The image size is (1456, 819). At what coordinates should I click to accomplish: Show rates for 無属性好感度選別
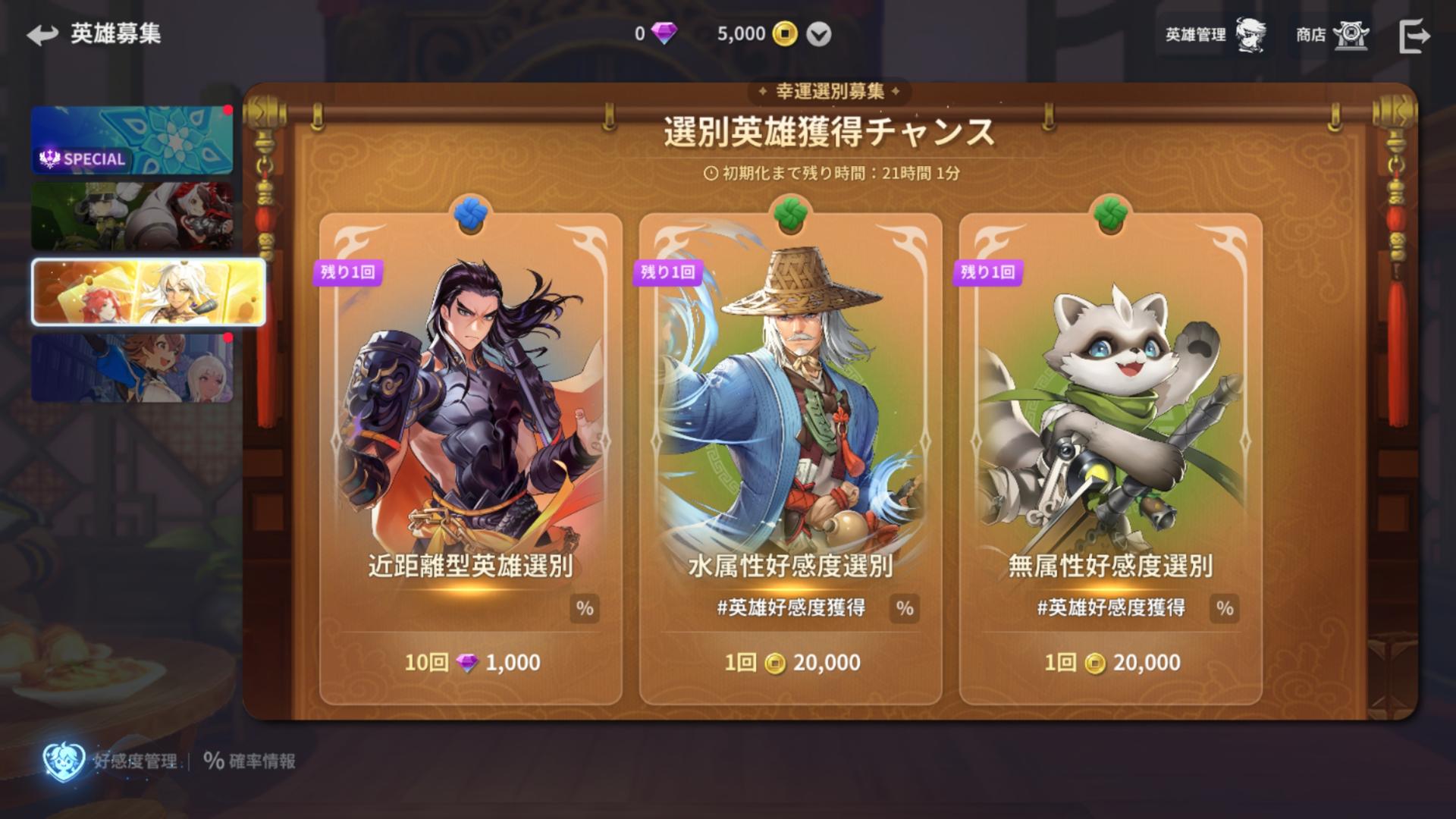tap(1224, 608)
